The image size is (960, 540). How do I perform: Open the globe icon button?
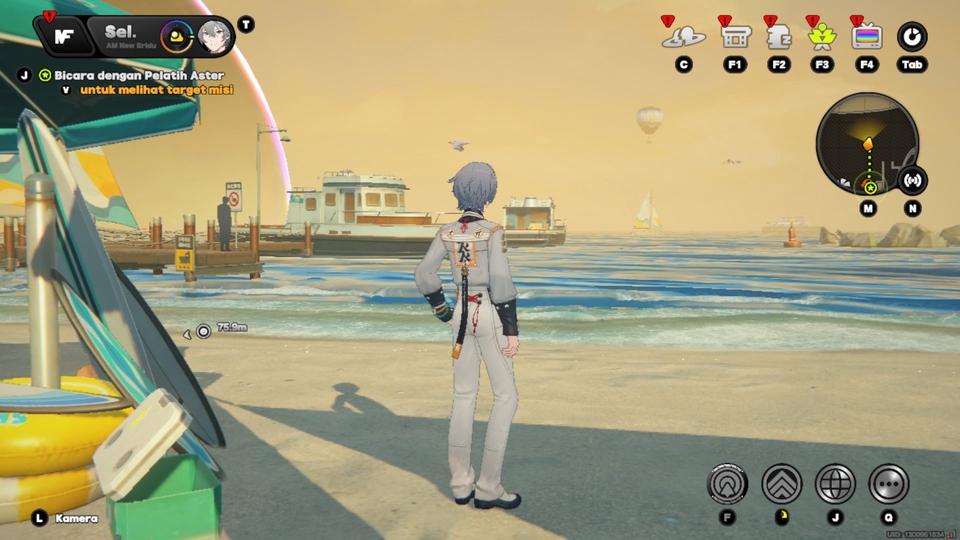[x=835, y=484]
